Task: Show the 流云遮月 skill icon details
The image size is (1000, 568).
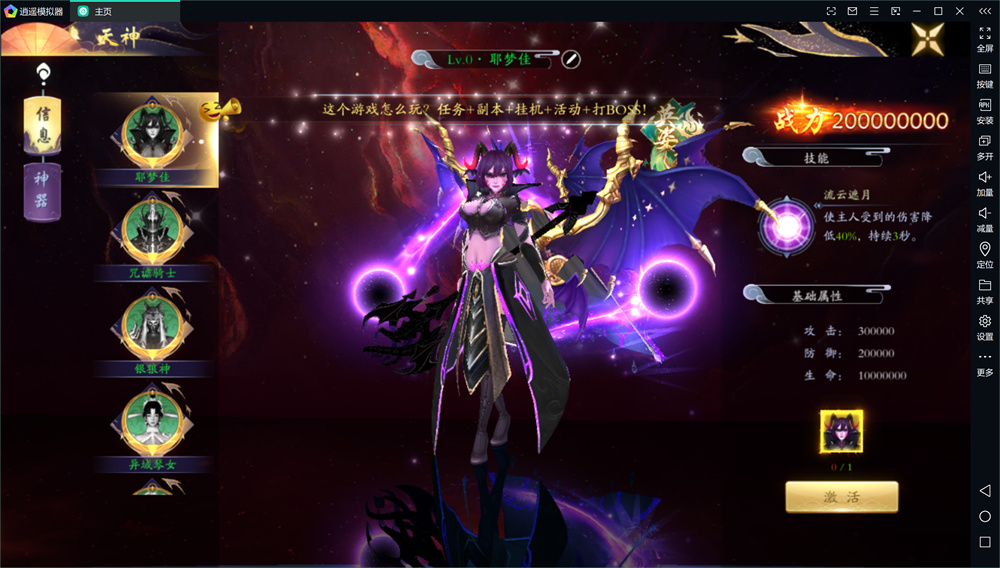Action: click(x=787, y=225)
